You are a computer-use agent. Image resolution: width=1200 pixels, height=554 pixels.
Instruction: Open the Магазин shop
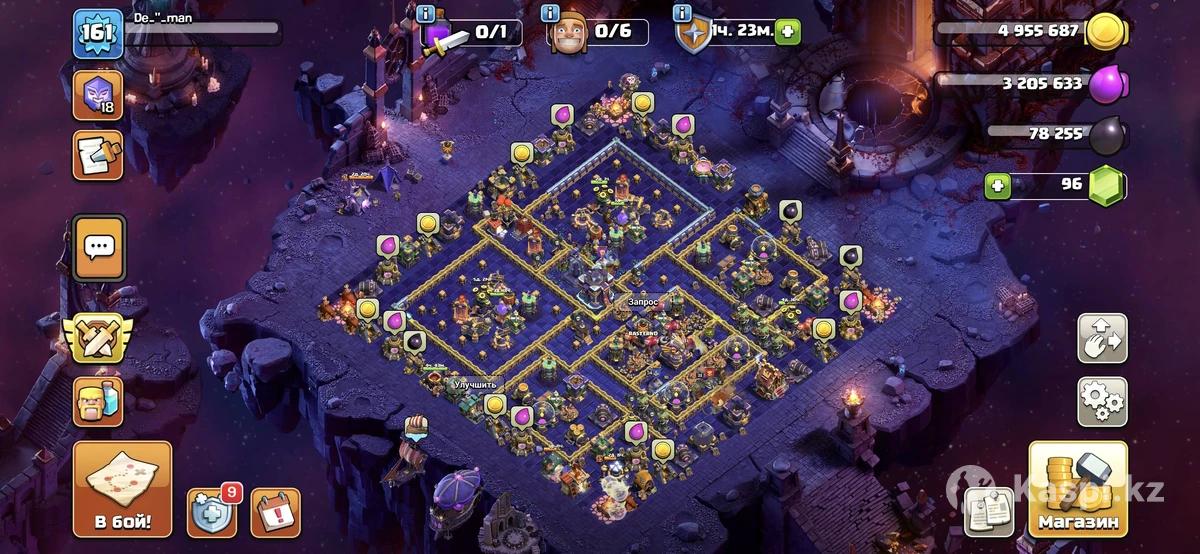point(1077,489)
